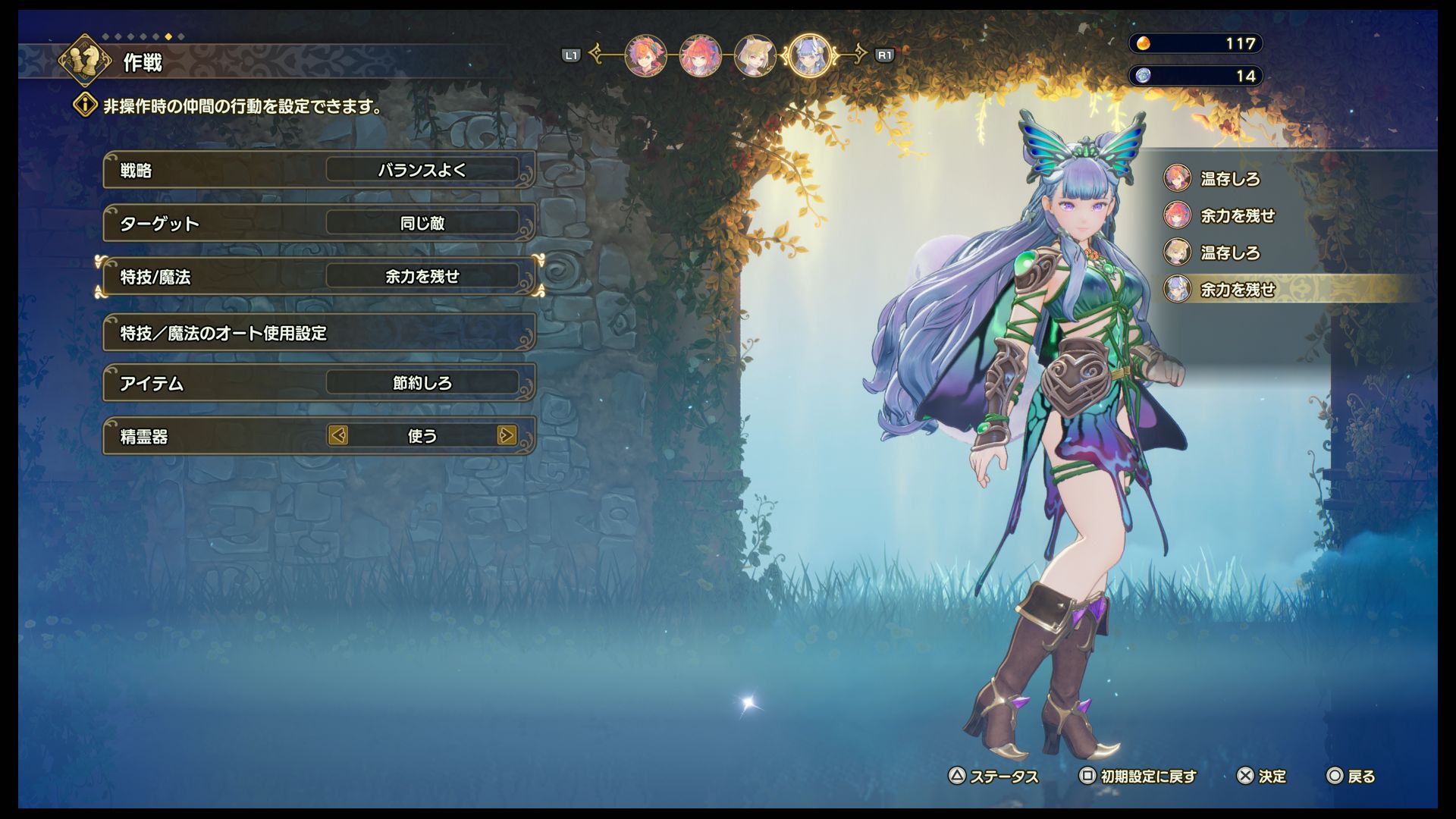Viewport: 1456px width, 819px height.
Task: Choose the 特技/魔法 setting row
Action: 318,277
